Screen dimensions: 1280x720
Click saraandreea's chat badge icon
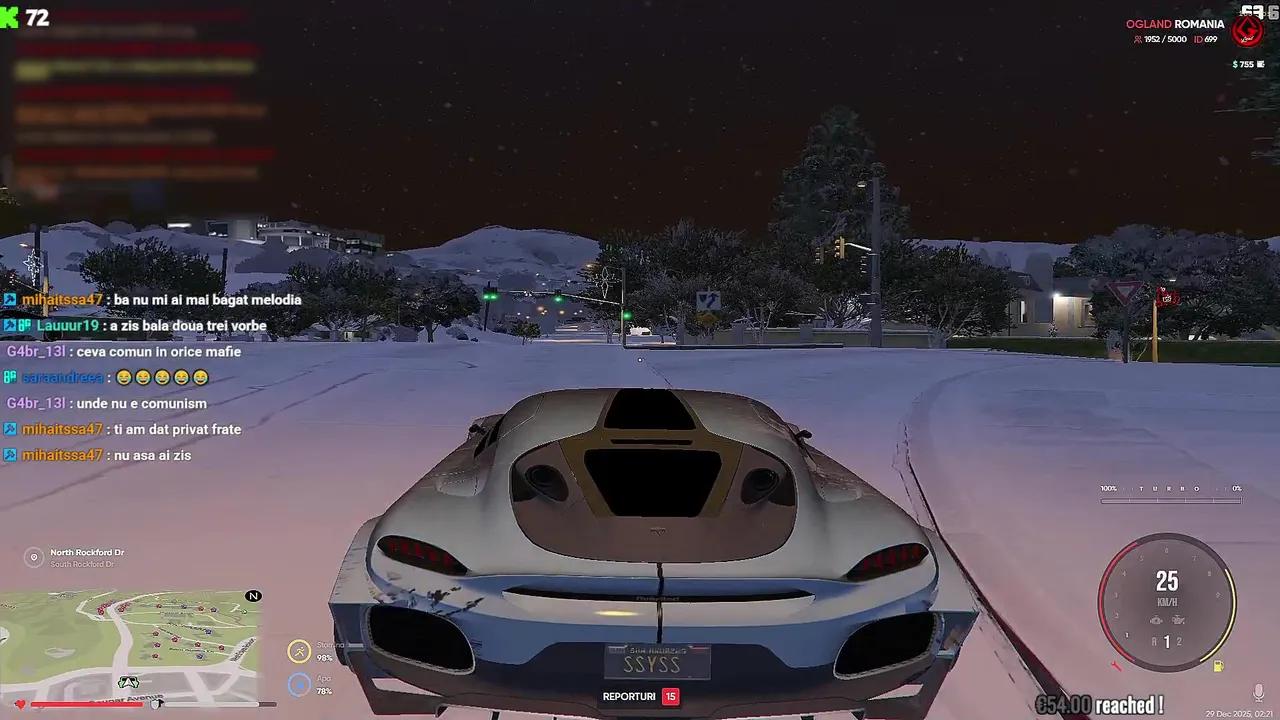pyautogui.click(x=9, y=377)
